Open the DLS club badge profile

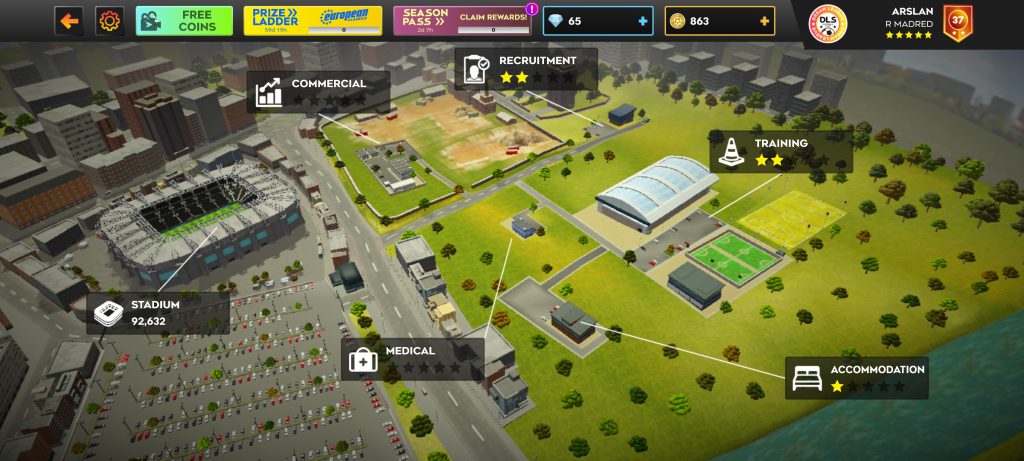(827, 24)
